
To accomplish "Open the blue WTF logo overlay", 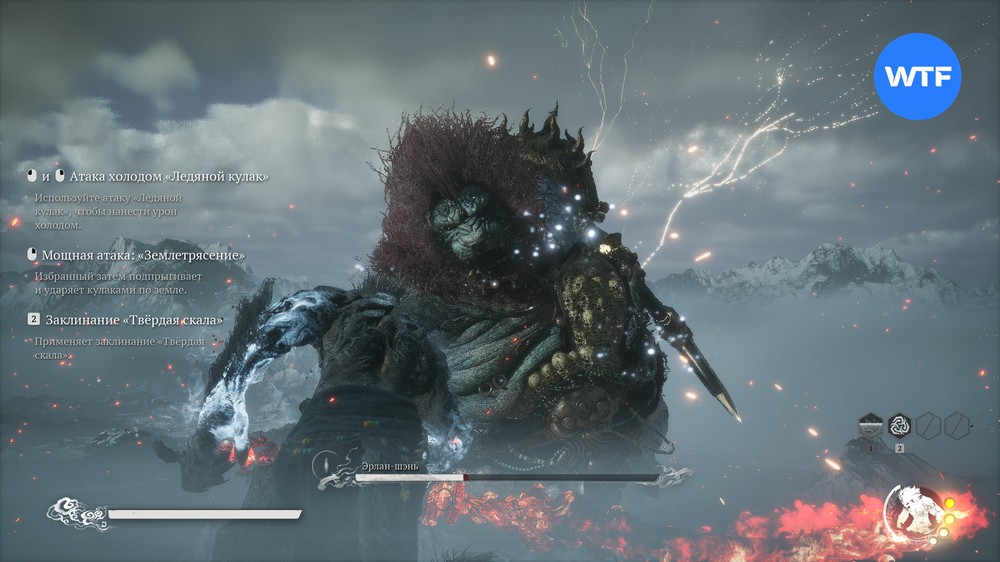I will coord(917,76).
